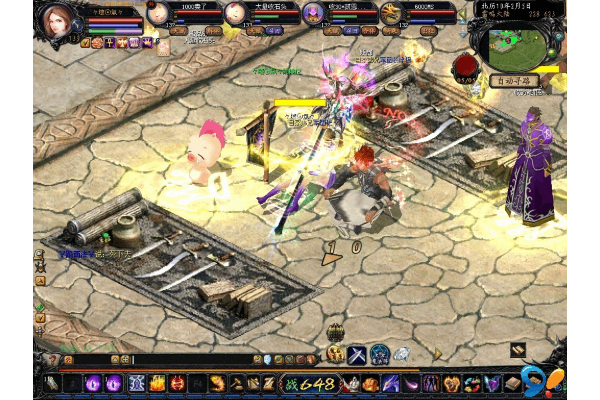Viewport: 600px width, 400px height.
Task: Click the red orb under party bar
Action: click(x=464, y=69)
